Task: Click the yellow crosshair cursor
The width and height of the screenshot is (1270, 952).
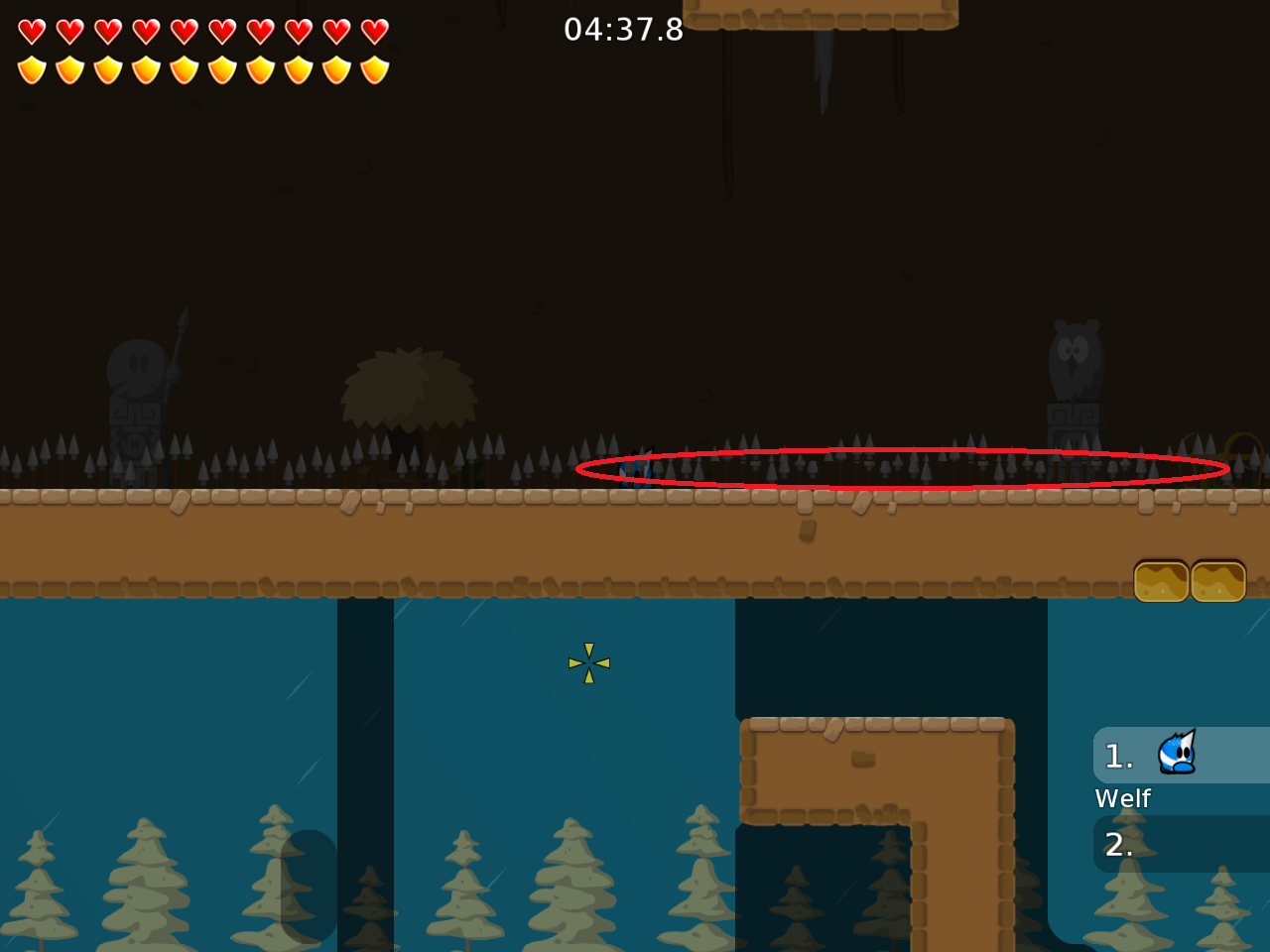Action: 588,663
